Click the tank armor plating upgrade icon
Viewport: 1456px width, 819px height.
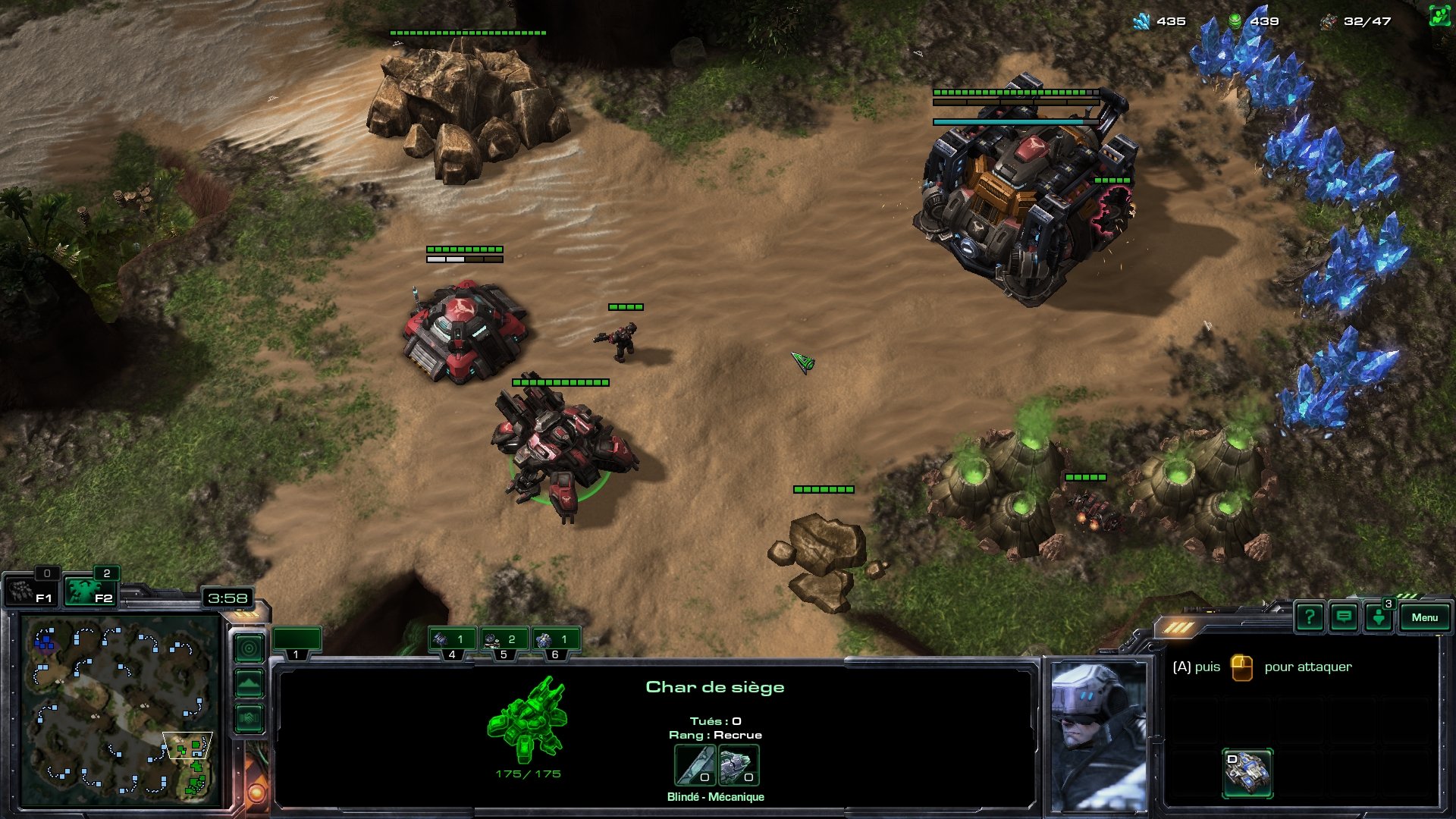738,765
